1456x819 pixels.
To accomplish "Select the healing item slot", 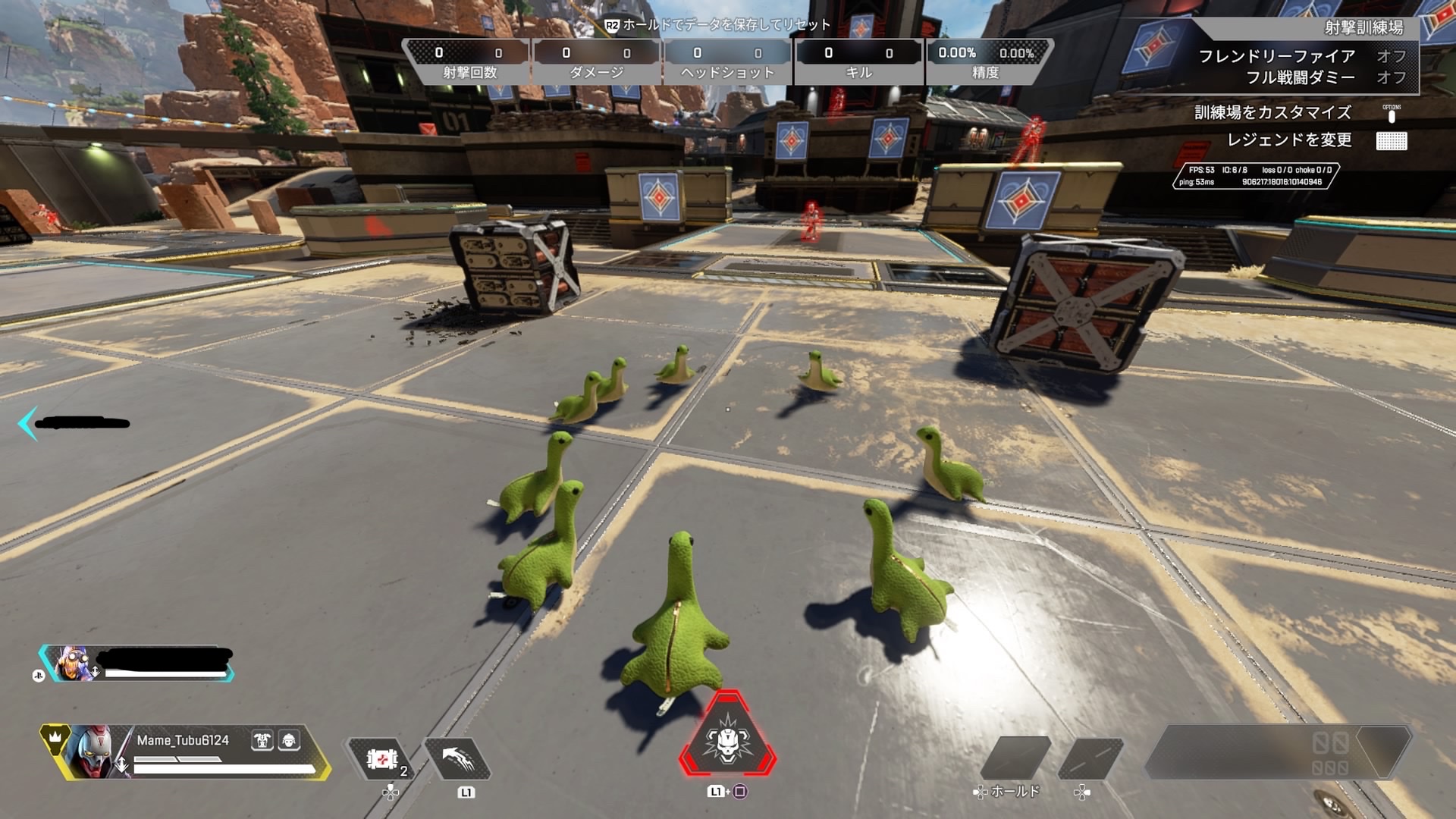I will (381, 758).
